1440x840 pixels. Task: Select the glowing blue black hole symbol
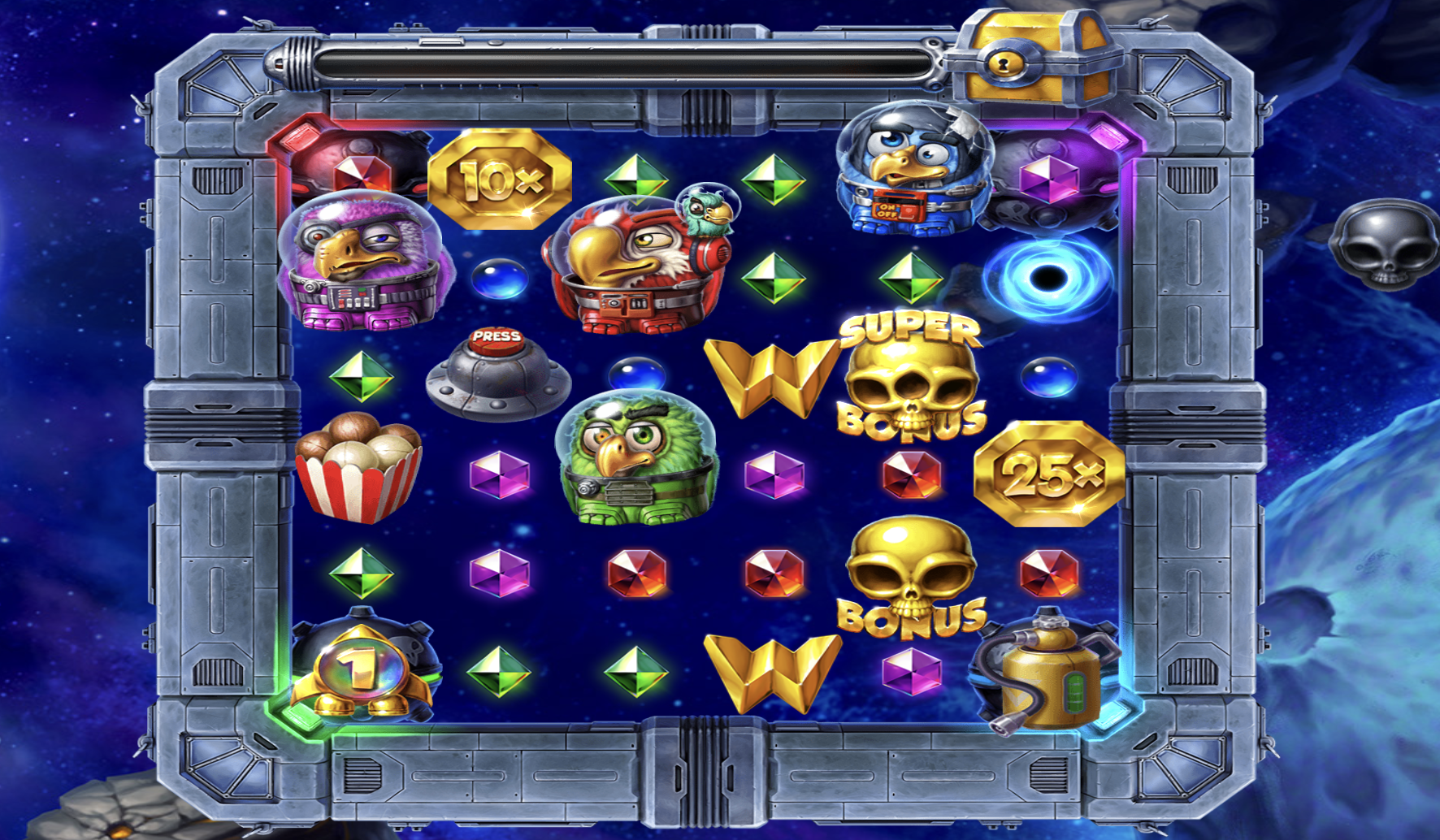point(1048,278)
